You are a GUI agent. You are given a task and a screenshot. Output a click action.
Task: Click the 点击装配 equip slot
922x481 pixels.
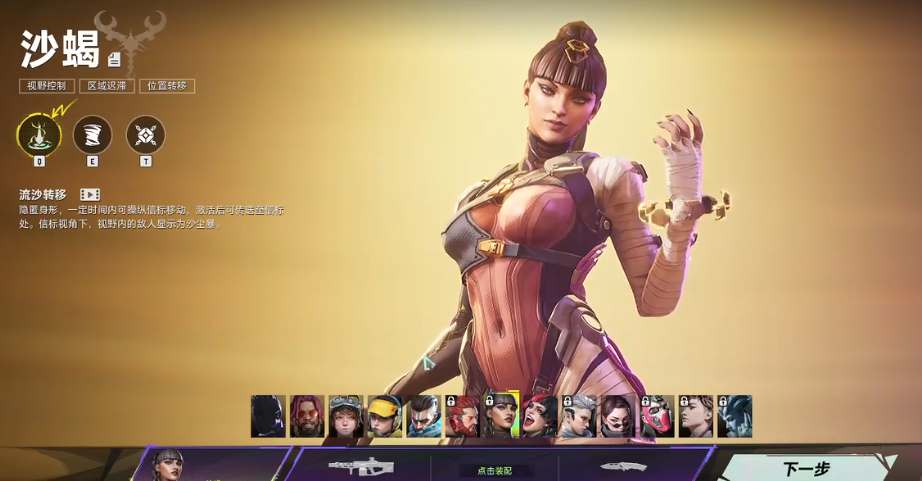click(495, 469)
